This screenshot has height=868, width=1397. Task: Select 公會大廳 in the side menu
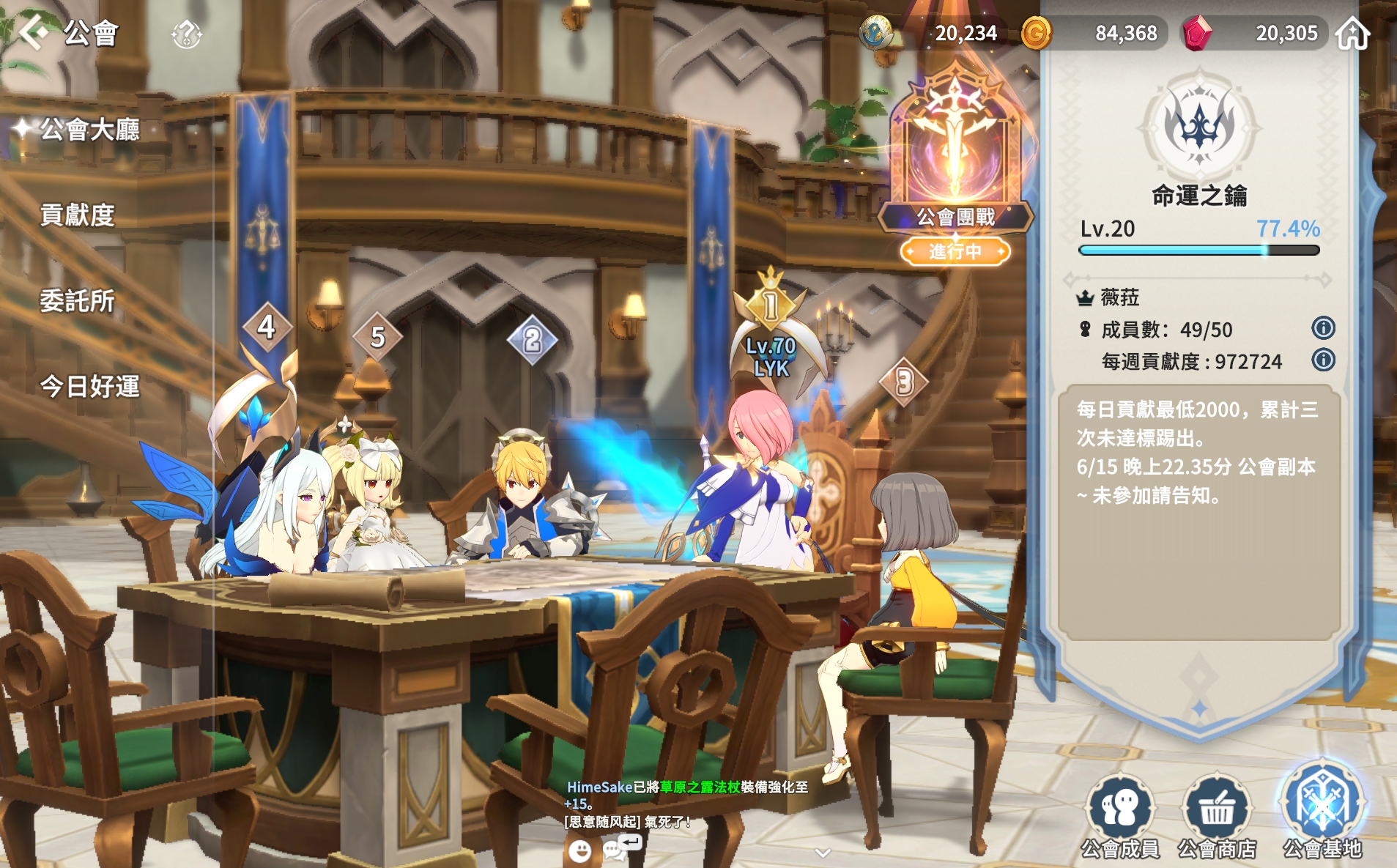[x=89, y=130]
